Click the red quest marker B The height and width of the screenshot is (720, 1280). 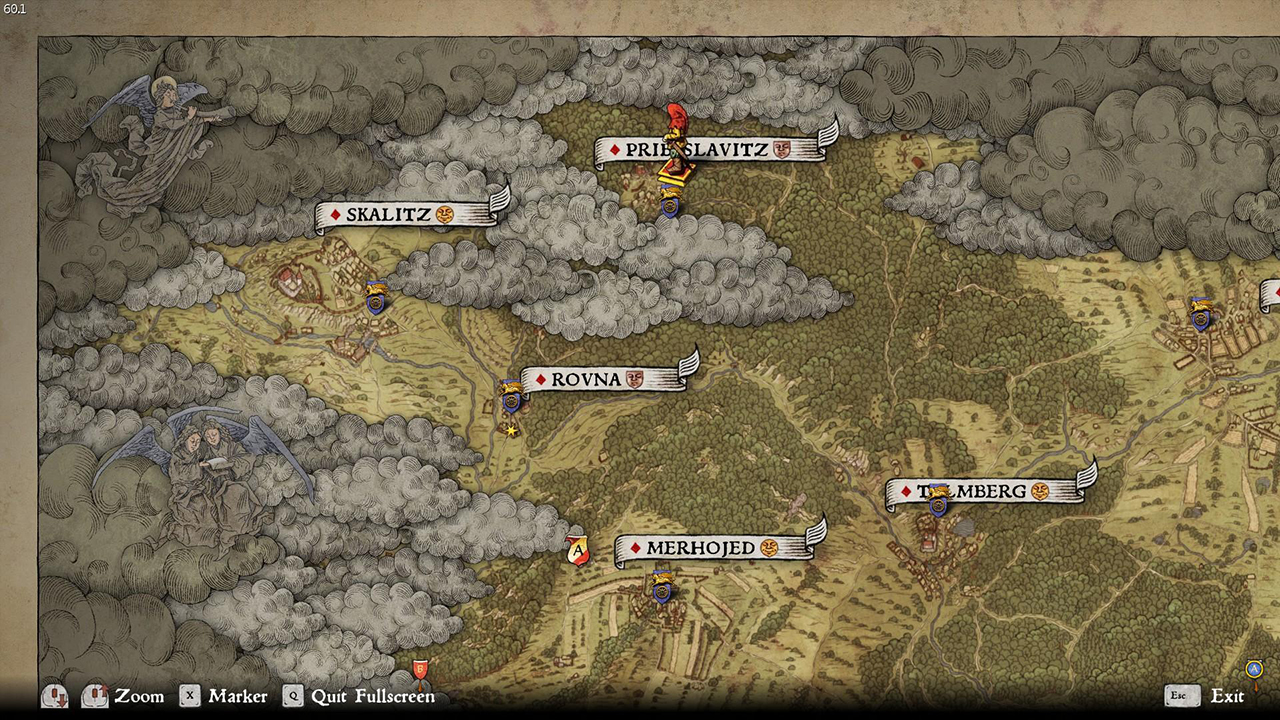point(421,668)
